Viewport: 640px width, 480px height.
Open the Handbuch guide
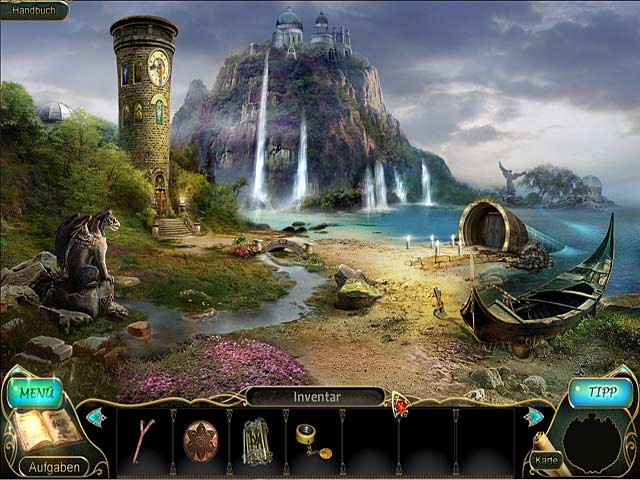tap(32, 9)
